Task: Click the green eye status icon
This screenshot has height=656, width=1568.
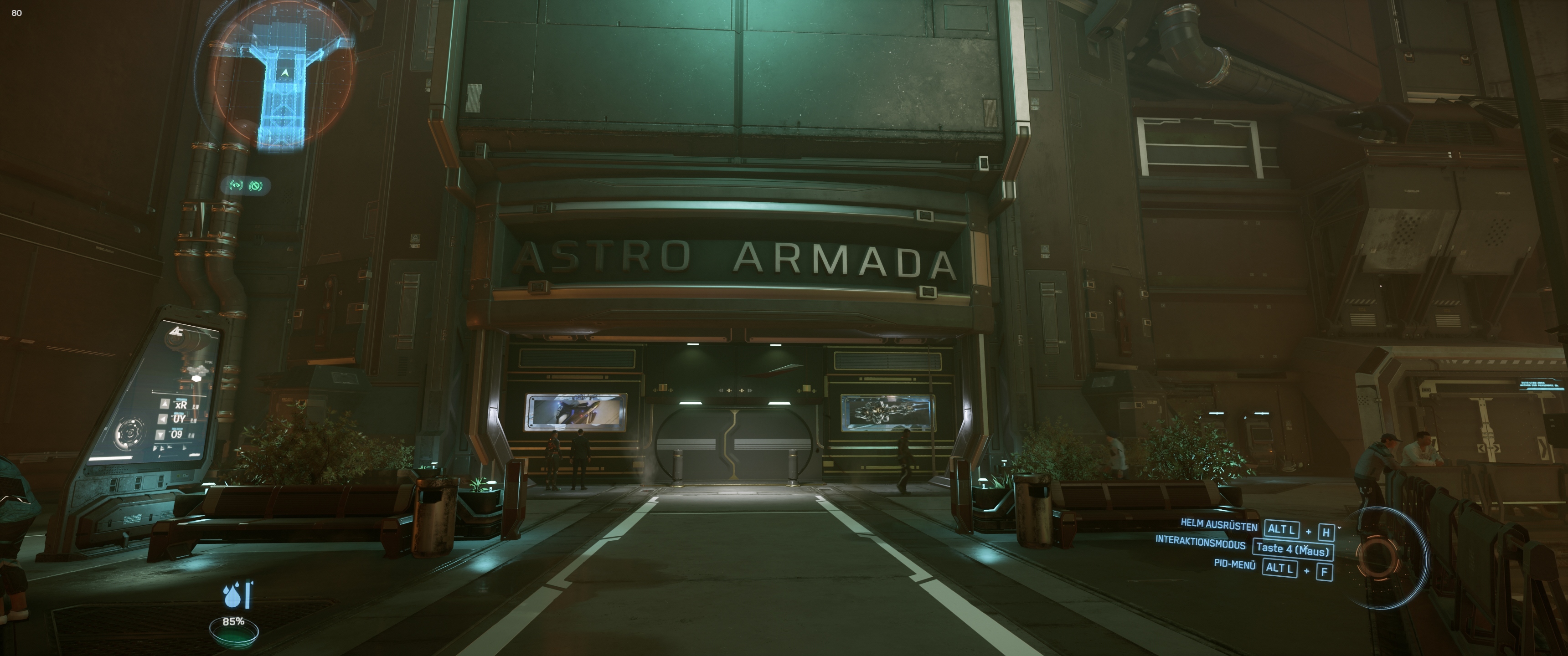Action: 236,185
